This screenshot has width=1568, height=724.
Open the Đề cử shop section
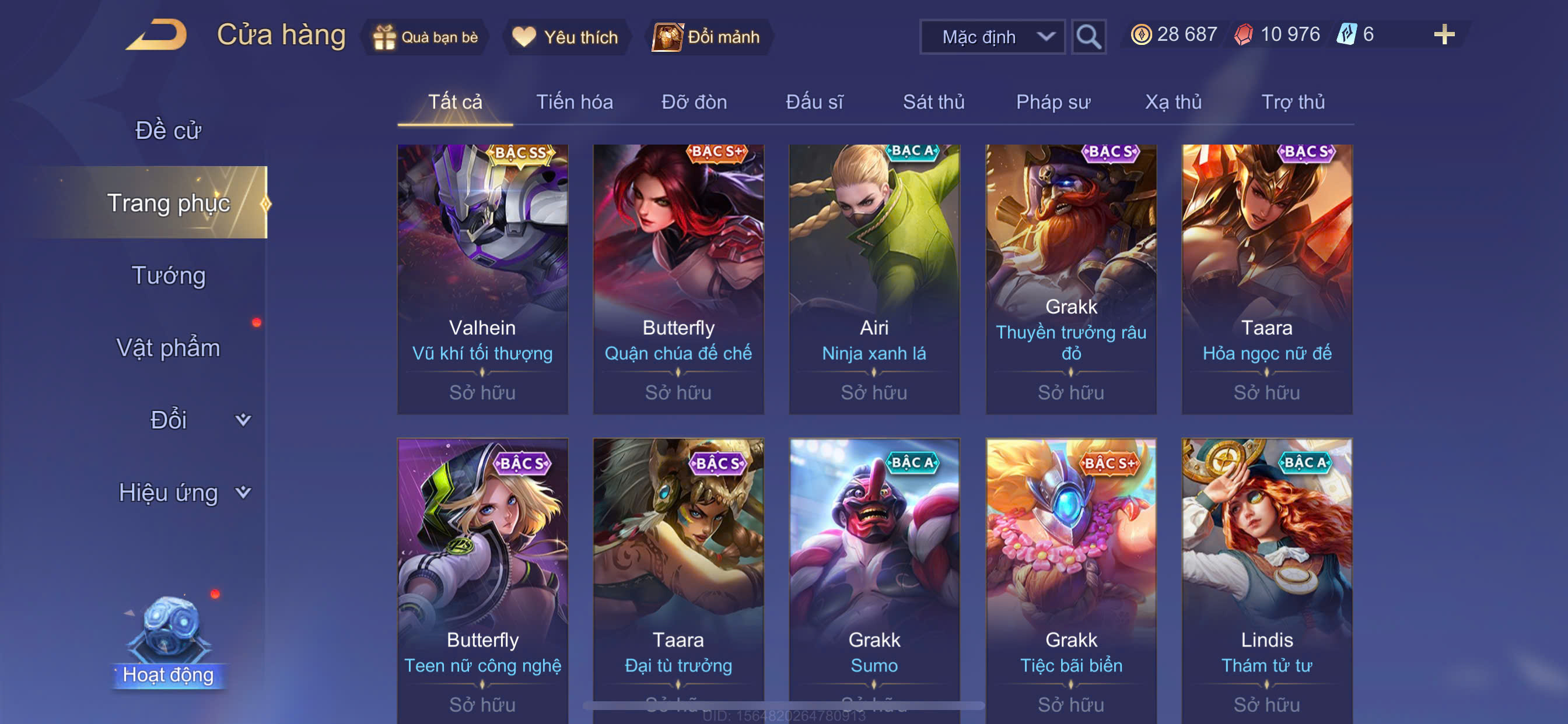click(168, 130)
